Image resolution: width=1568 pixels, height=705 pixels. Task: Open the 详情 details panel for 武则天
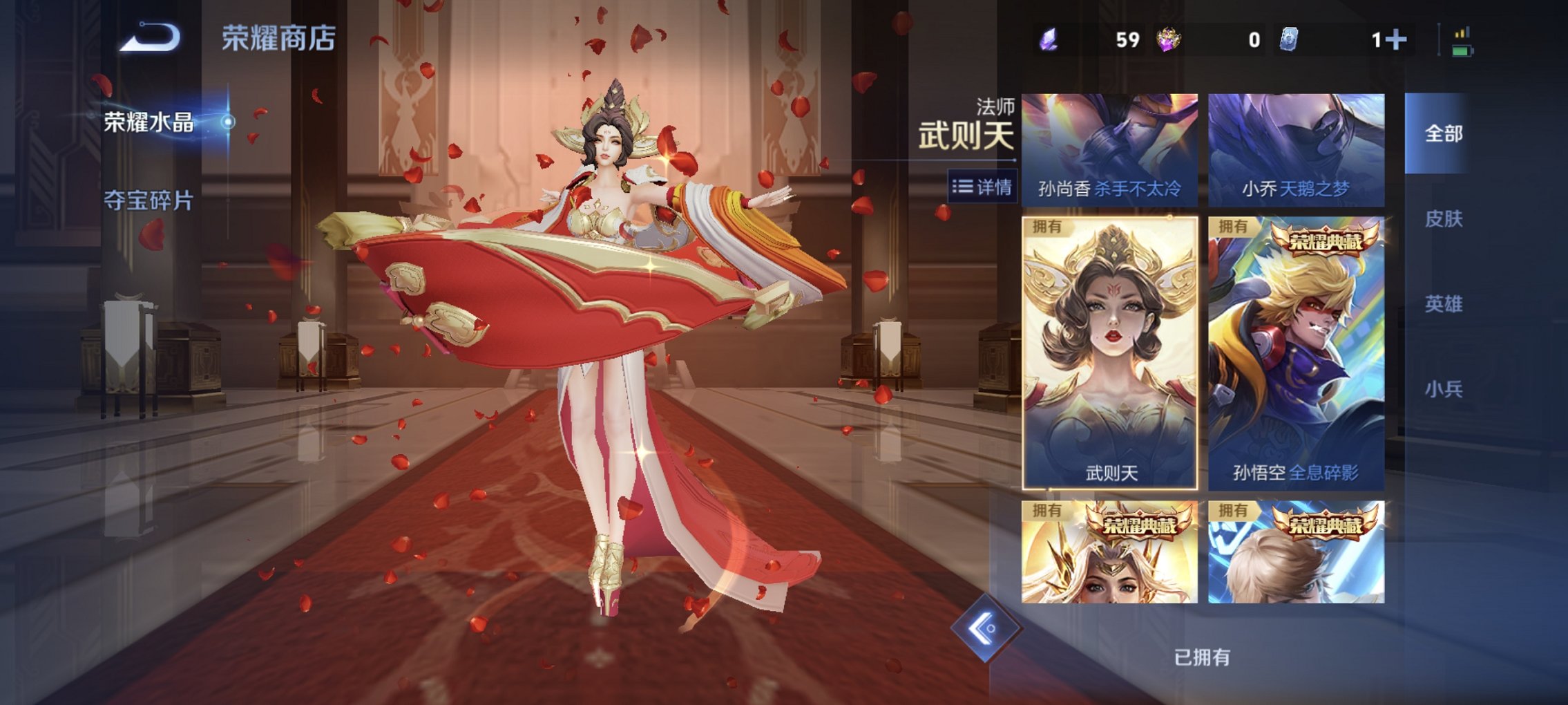point(981,186)
